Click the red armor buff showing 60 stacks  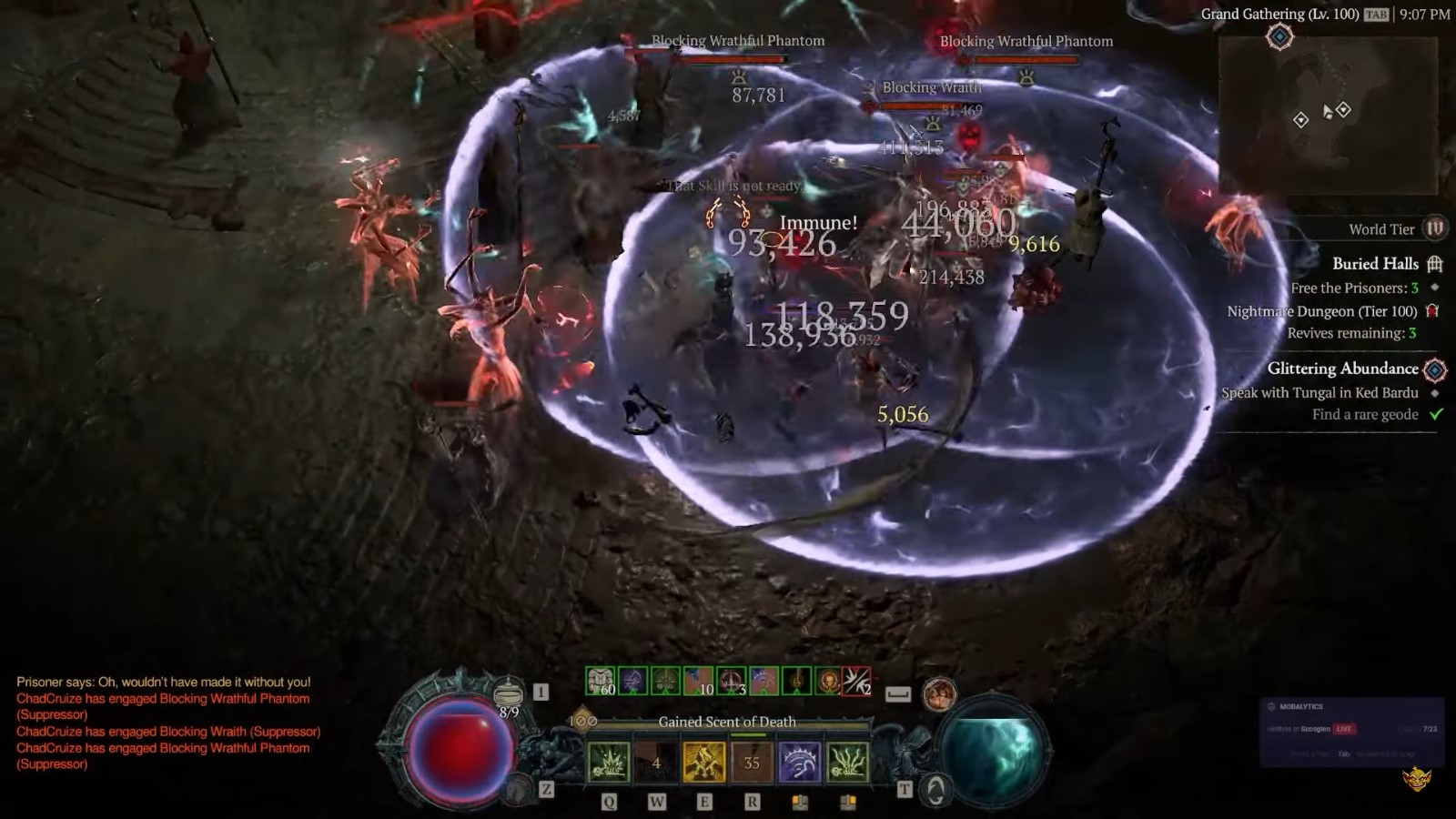(600, 679)
